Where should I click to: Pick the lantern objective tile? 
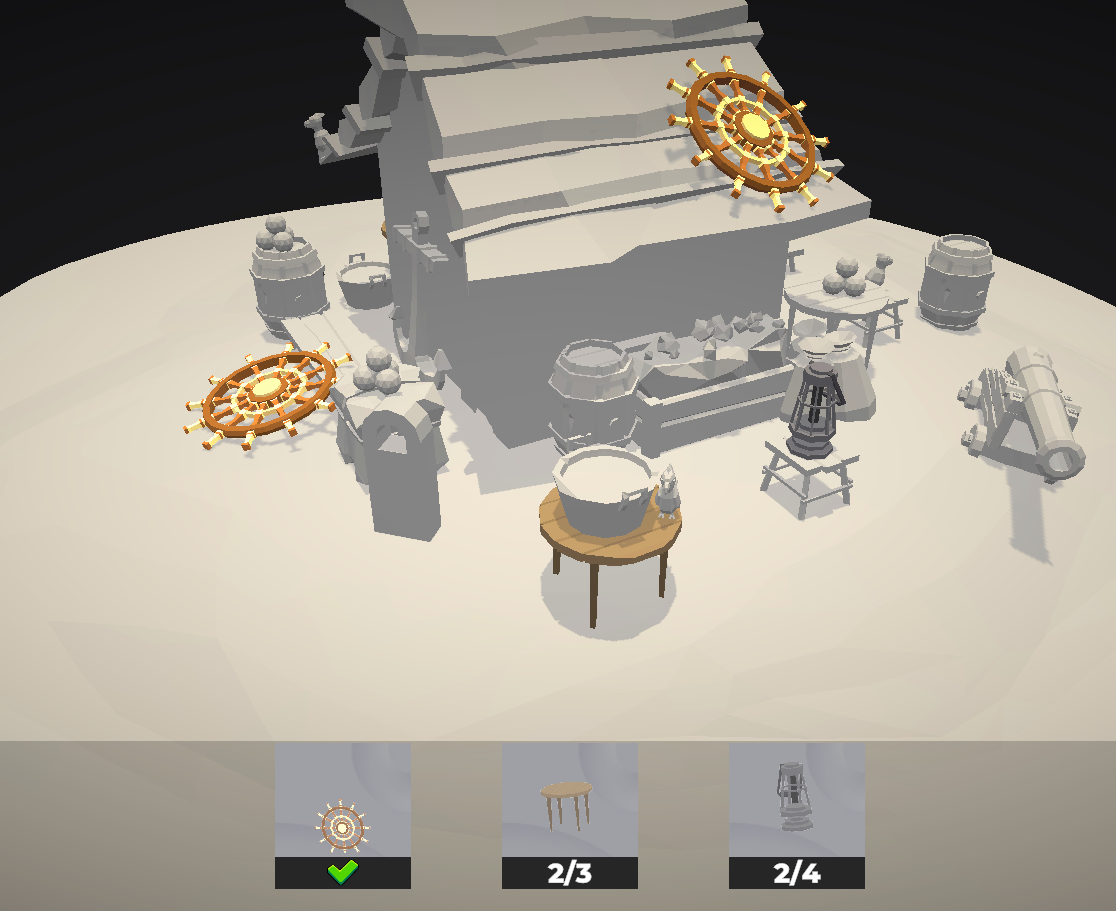[x=796, y=814]
